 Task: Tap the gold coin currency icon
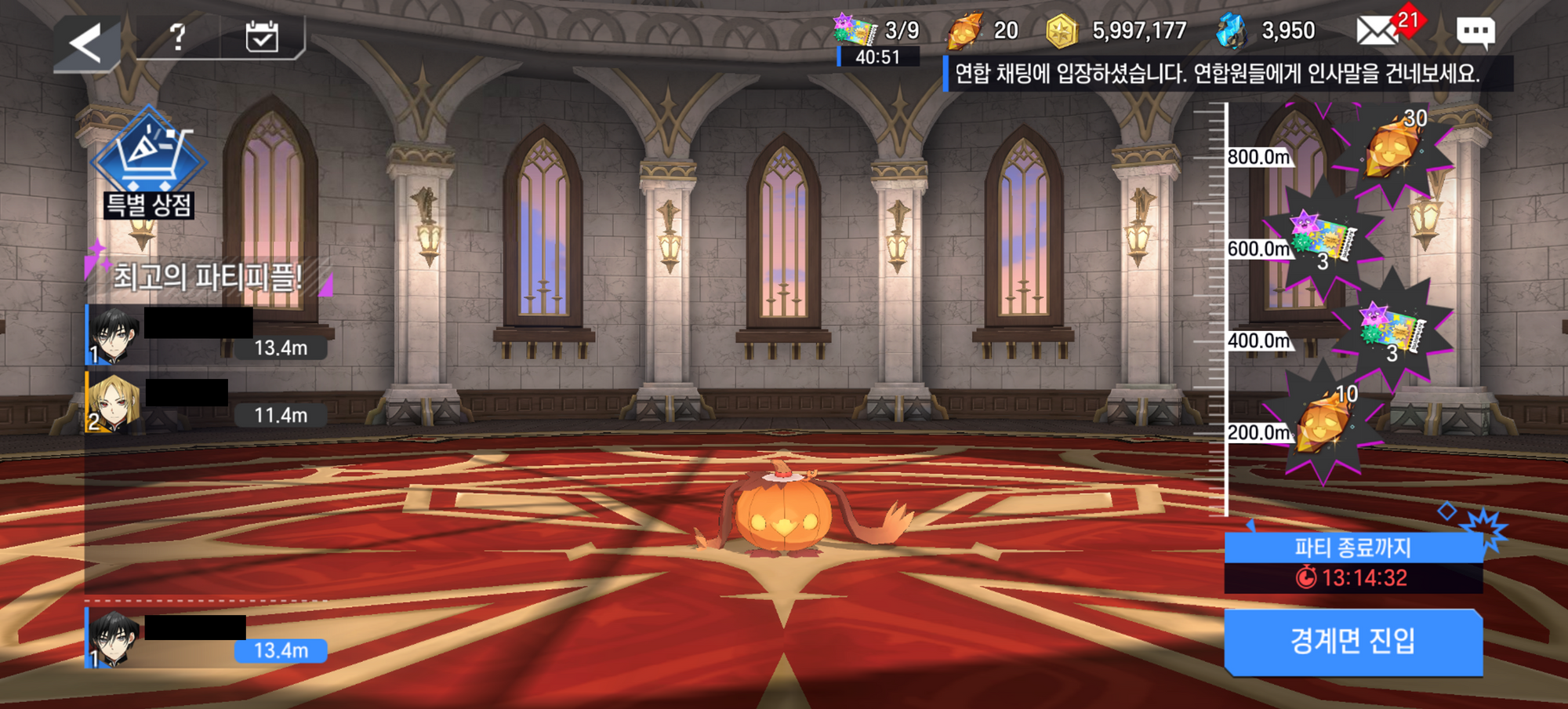tap(1062, 32)
